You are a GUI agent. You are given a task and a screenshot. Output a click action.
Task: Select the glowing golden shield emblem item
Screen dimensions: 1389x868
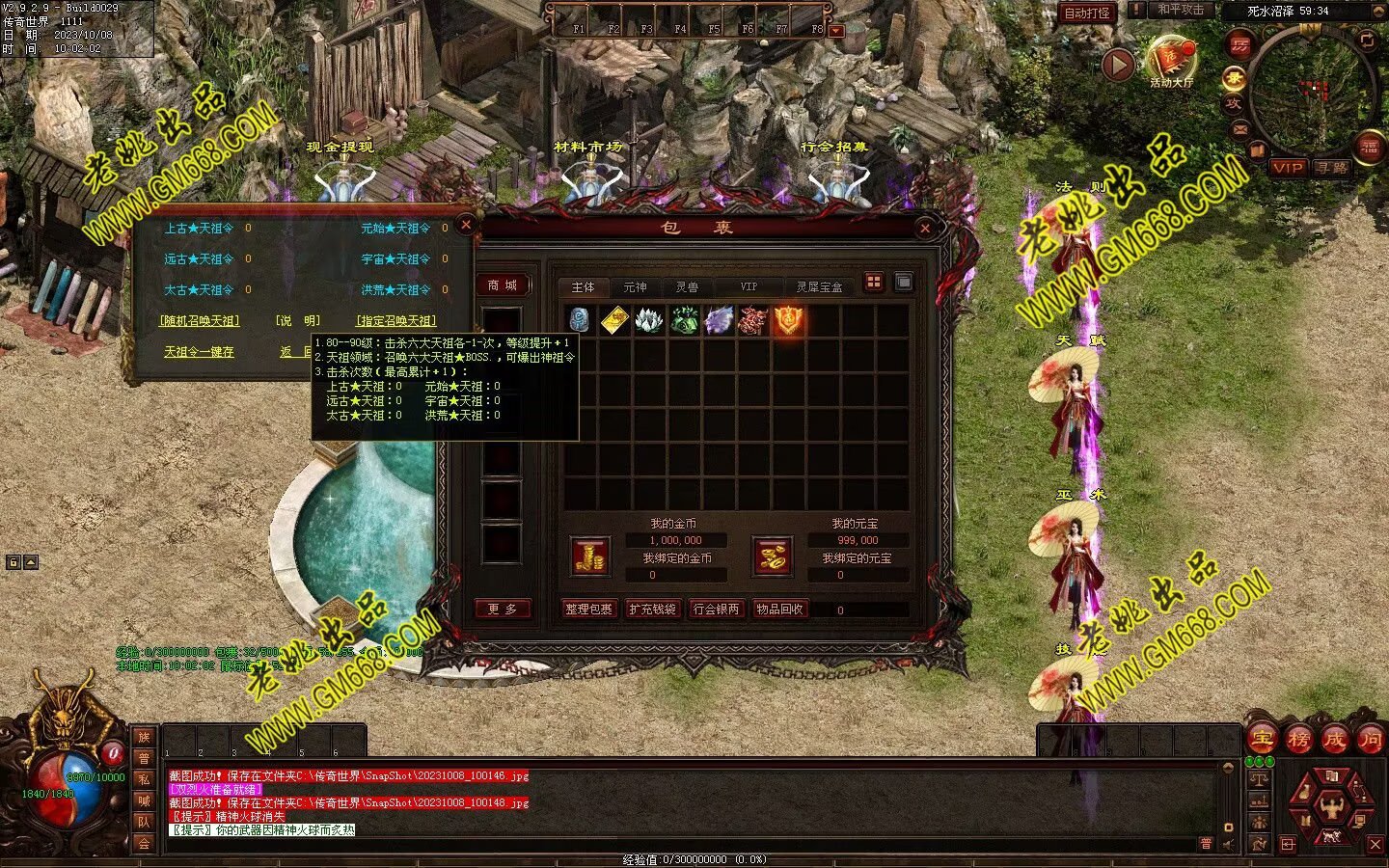pos(788,321)
